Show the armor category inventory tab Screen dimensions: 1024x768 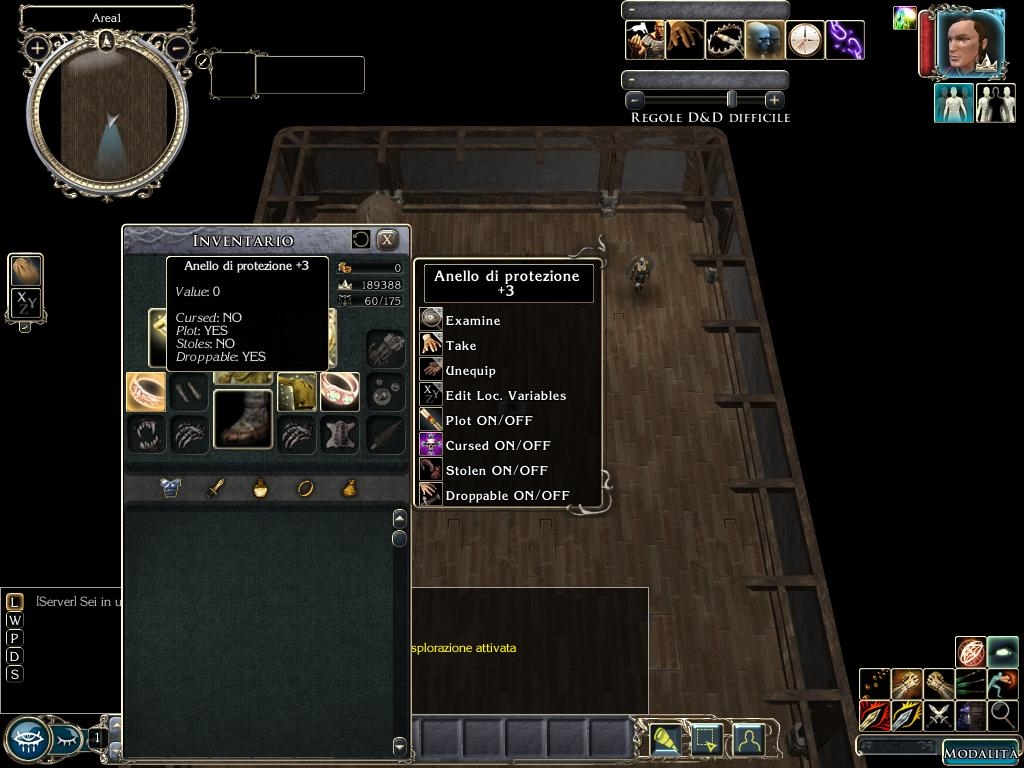(171, 488)
